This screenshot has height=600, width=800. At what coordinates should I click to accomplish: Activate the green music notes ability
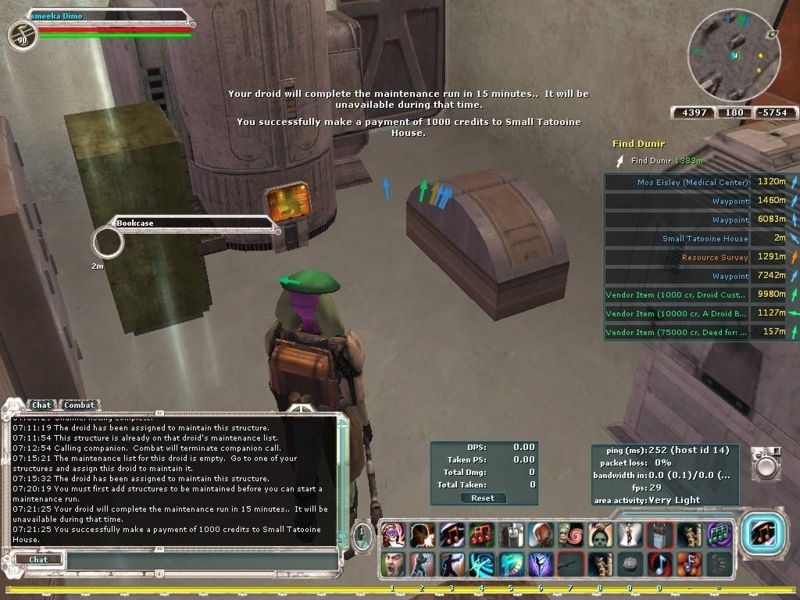click(718, 534)
